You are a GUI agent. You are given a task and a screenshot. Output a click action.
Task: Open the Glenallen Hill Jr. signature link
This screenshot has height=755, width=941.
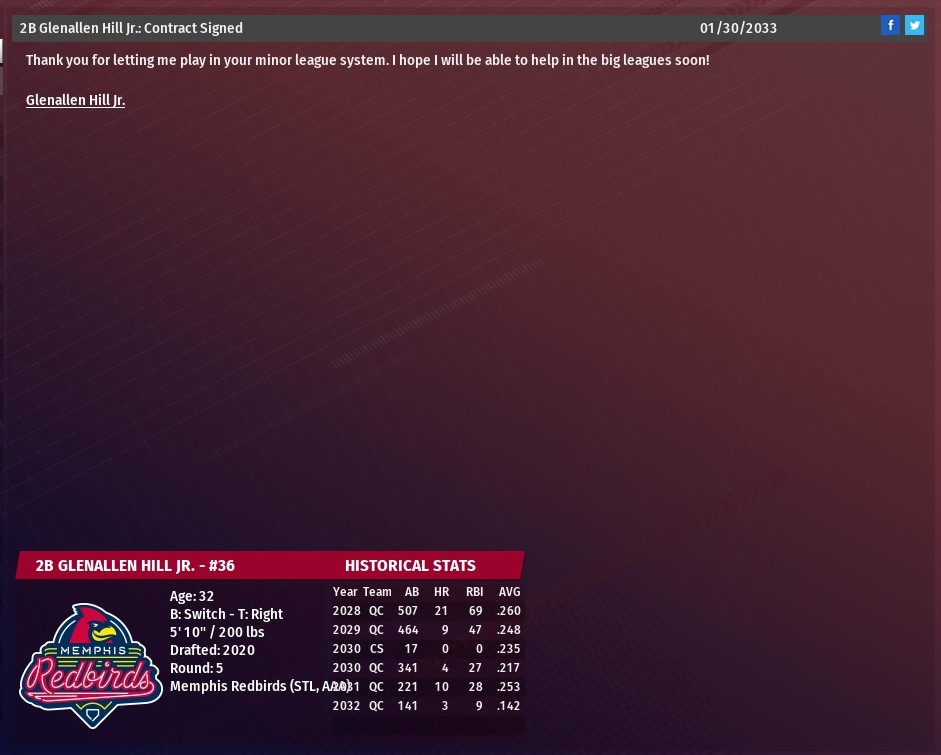tap(75, 100)
